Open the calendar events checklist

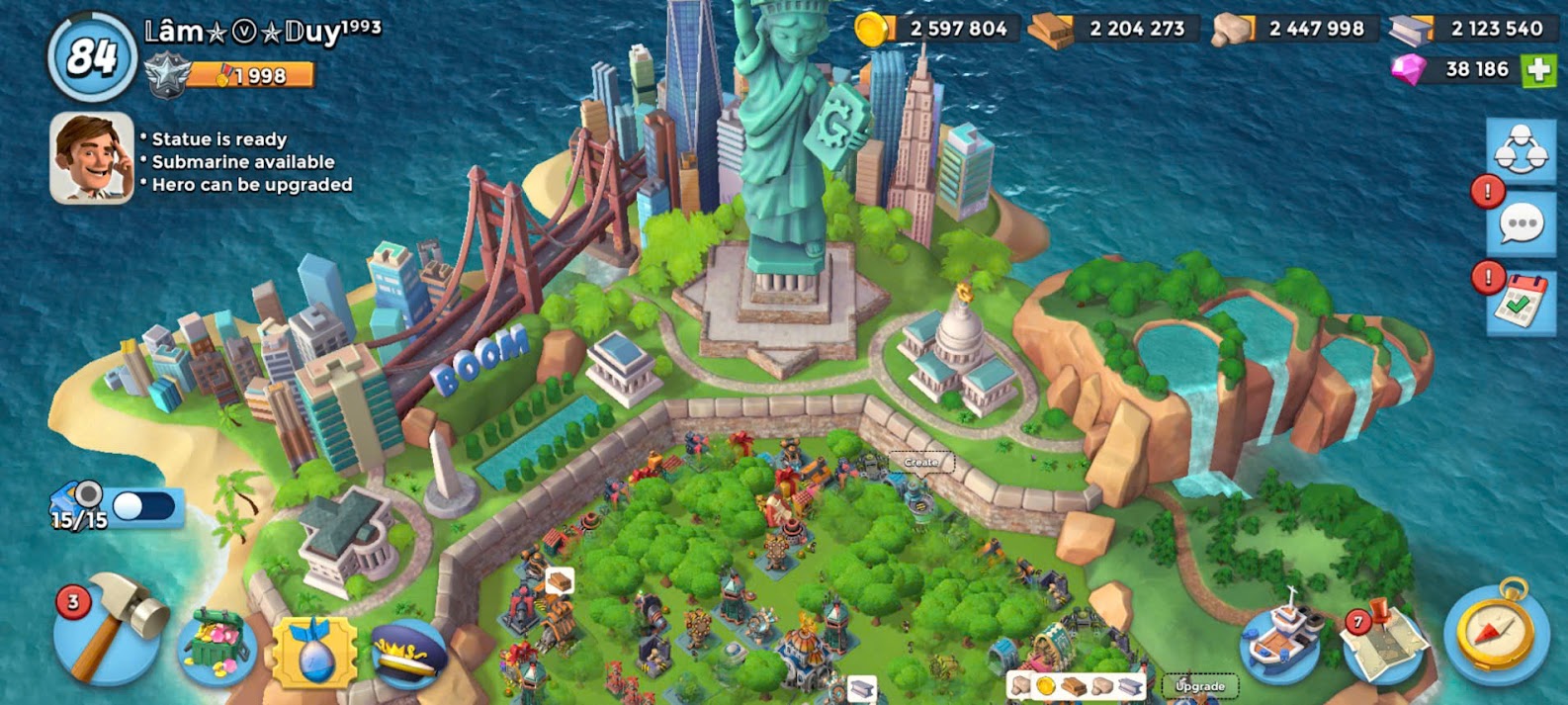1521,303
